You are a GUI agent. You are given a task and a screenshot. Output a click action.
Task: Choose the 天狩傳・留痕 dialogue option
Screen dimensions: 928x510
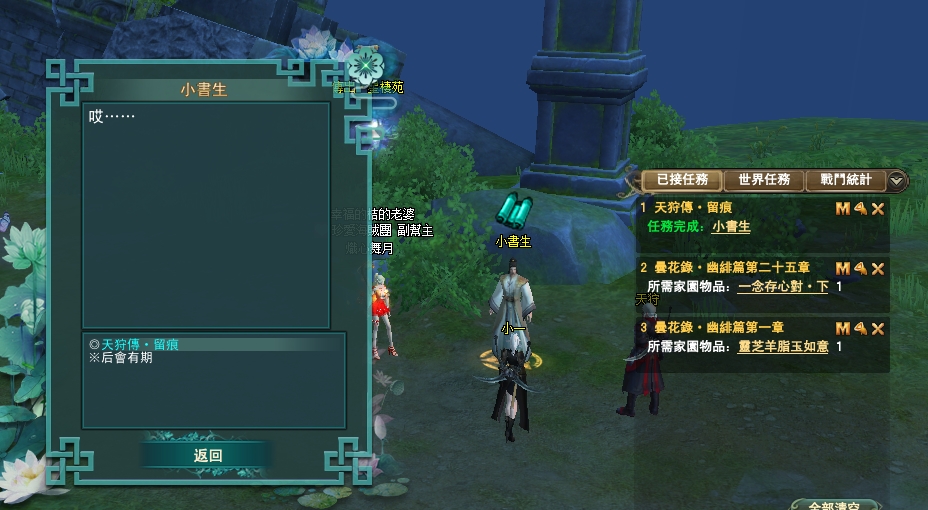[140, 344]
